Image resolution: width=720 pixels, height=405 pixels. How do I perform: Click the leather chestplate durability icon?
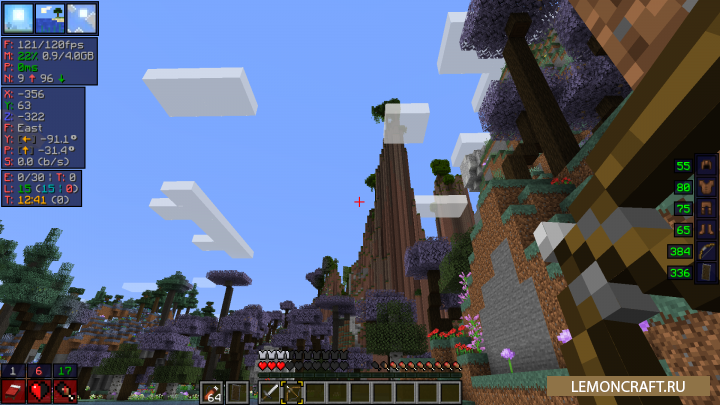[x=708, y=187]
